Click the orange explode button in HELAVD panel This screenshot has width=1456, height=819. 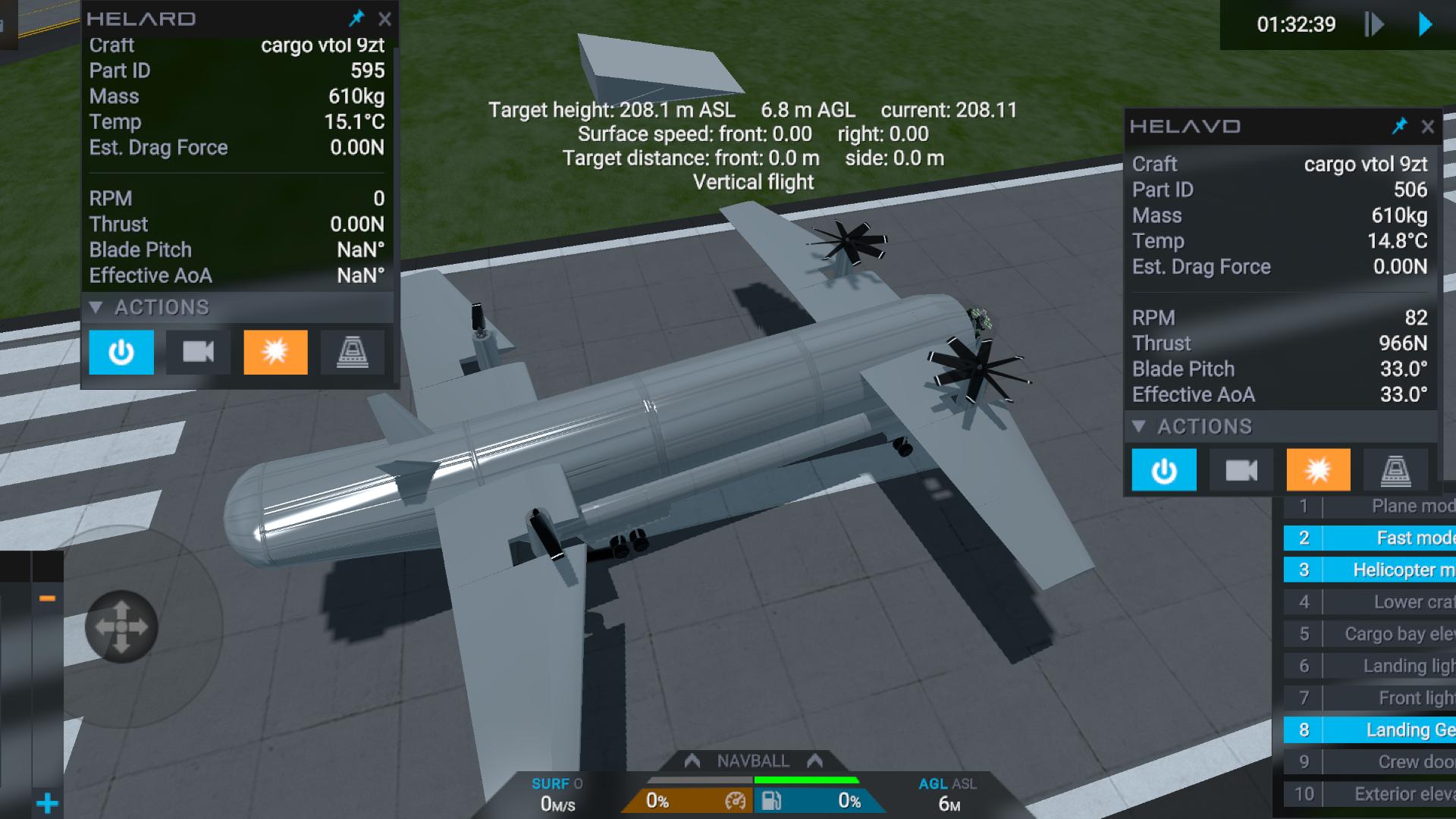[1318, 471]
